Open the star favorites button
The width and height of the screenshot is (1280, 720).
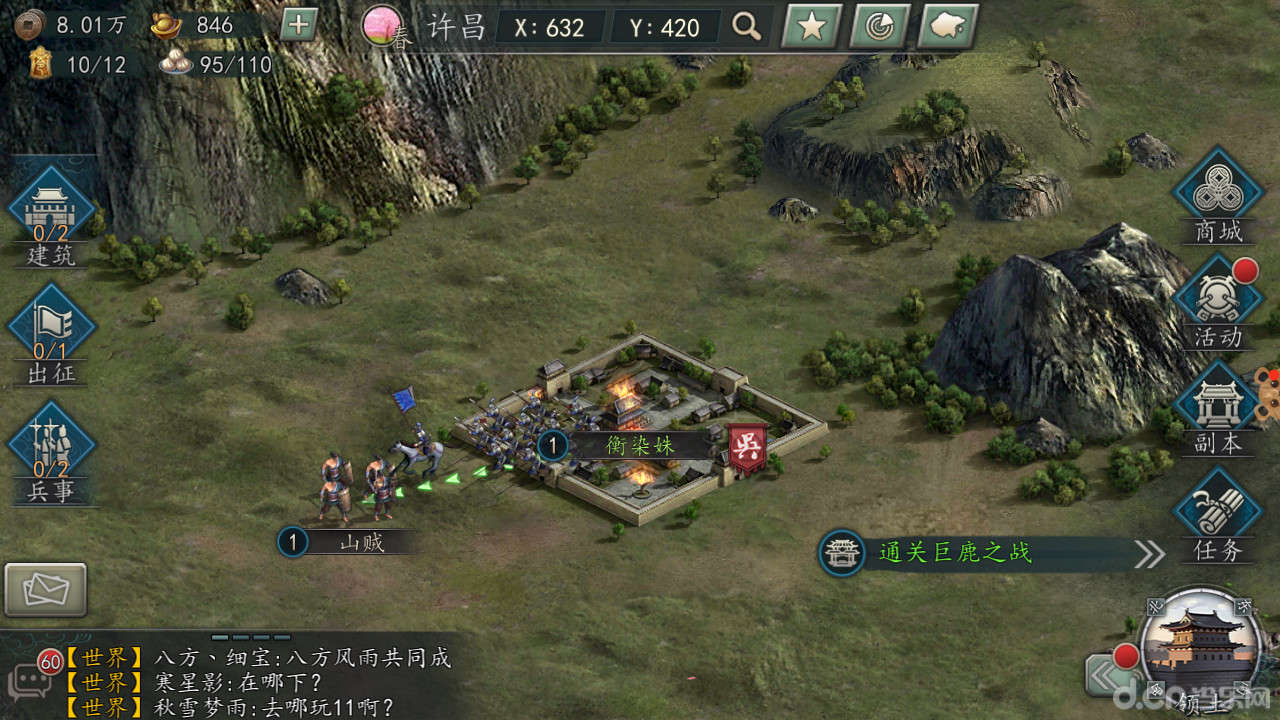pyautogui.click(x=811, y=27)
